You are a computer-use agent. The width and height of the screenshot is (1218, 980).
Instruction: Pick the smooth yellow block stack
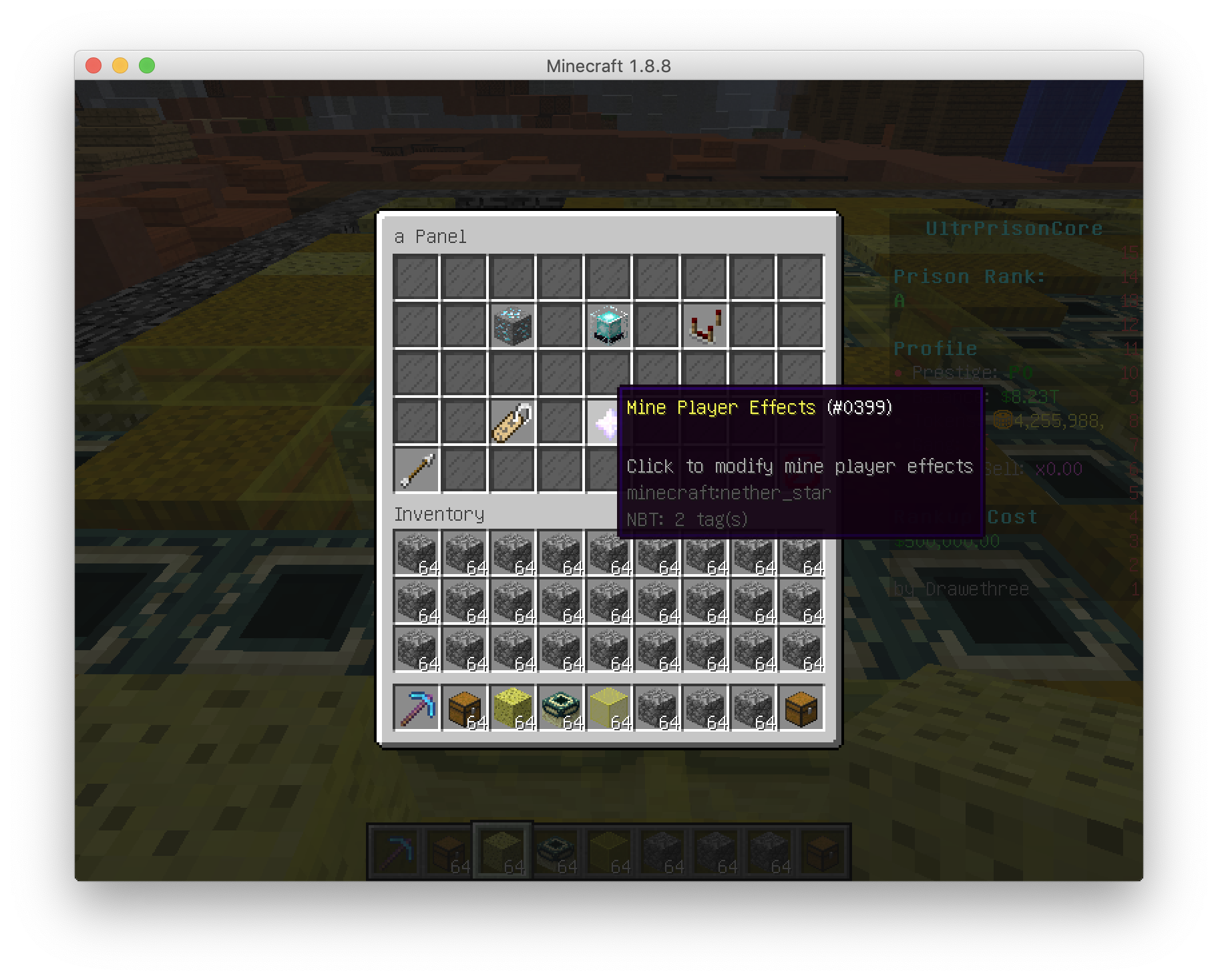pyautogui.click(x=609, y=708)
